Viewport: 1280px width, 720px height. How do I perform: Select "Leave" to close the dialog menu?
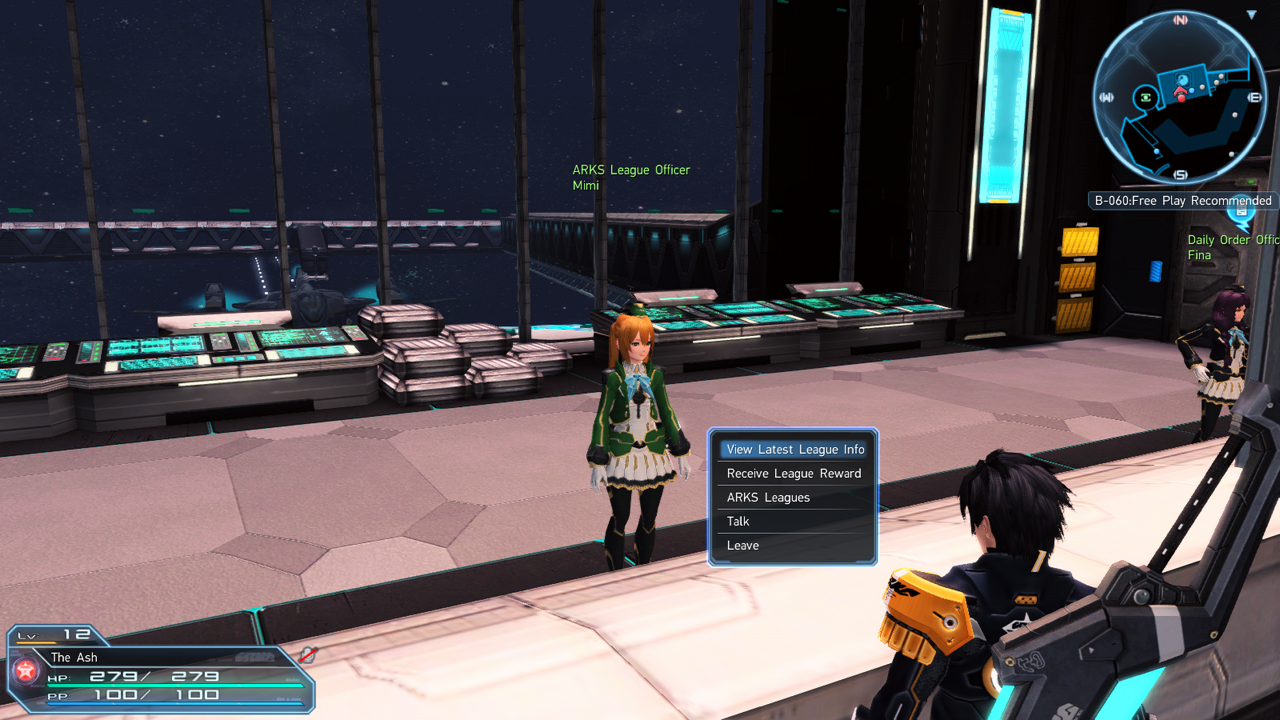pyautogui.click(x=743, y=545)
